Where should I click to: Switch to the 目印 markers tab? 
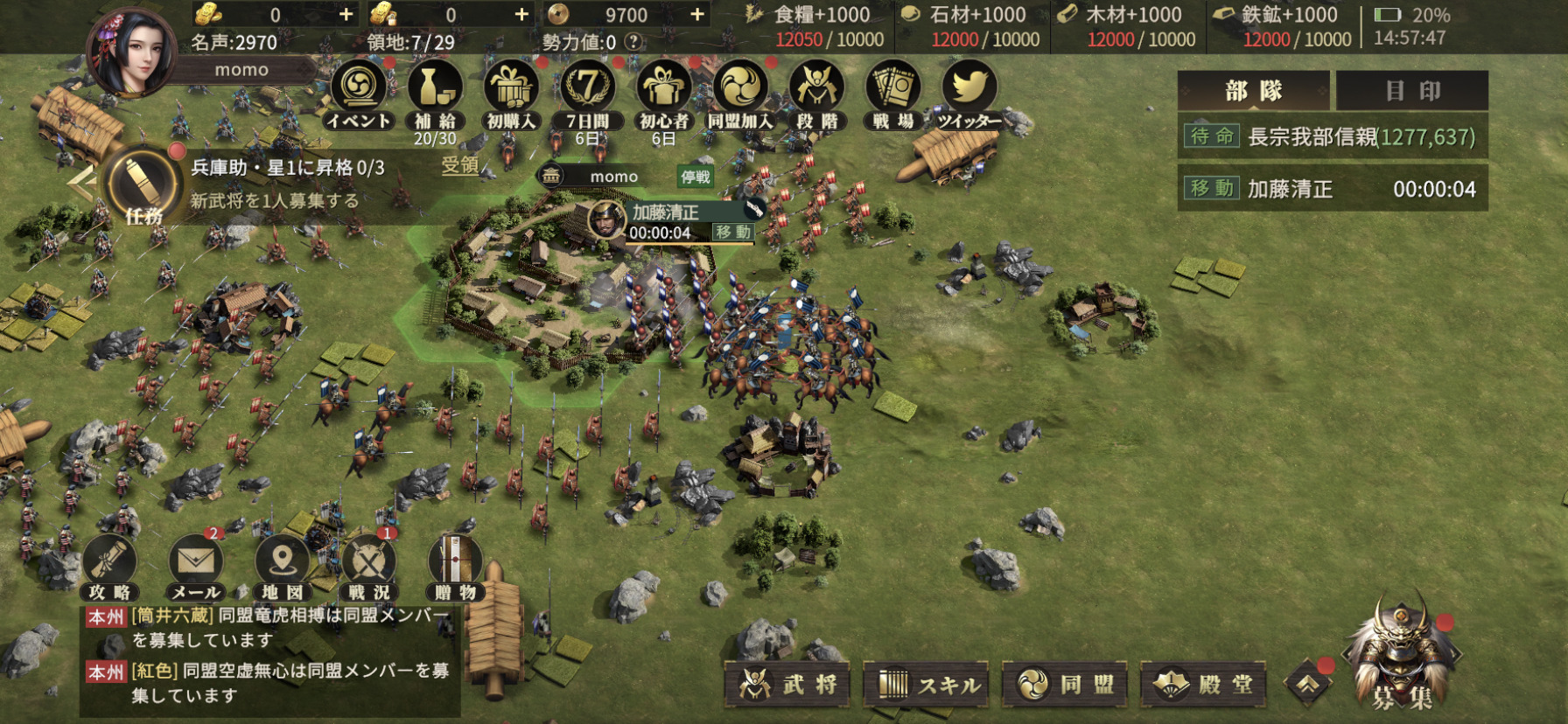[1411, 91]
